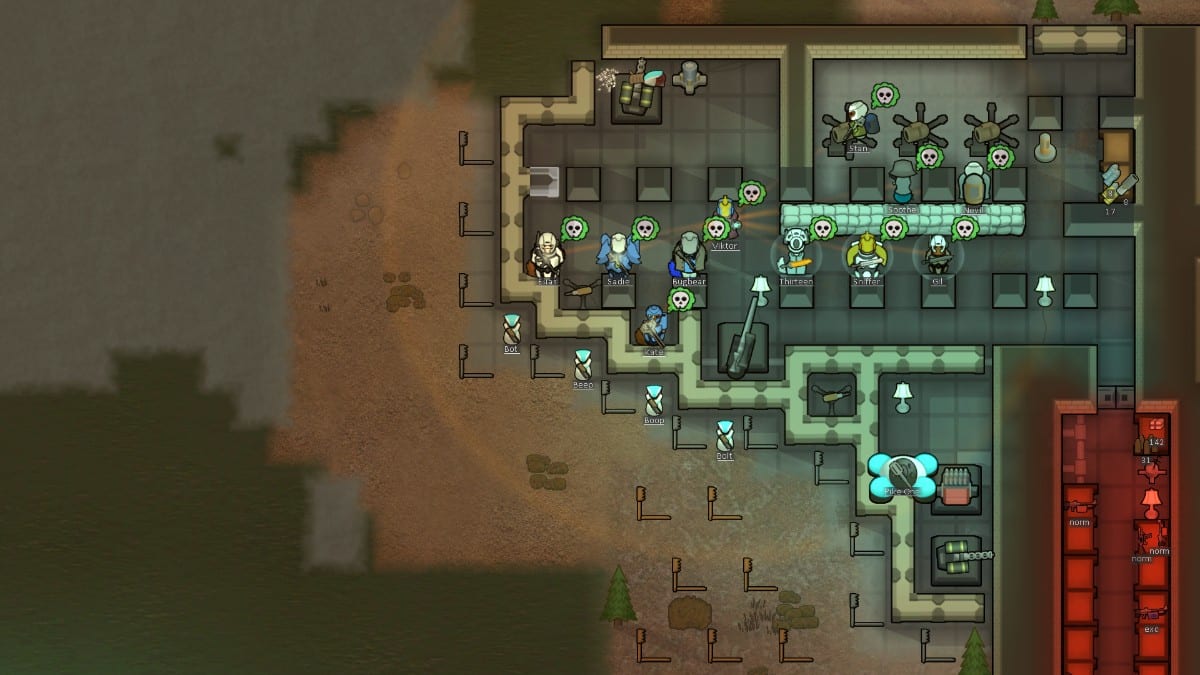
Task: Select the mech unit labeled Boop
Action: tap(653, 400)
